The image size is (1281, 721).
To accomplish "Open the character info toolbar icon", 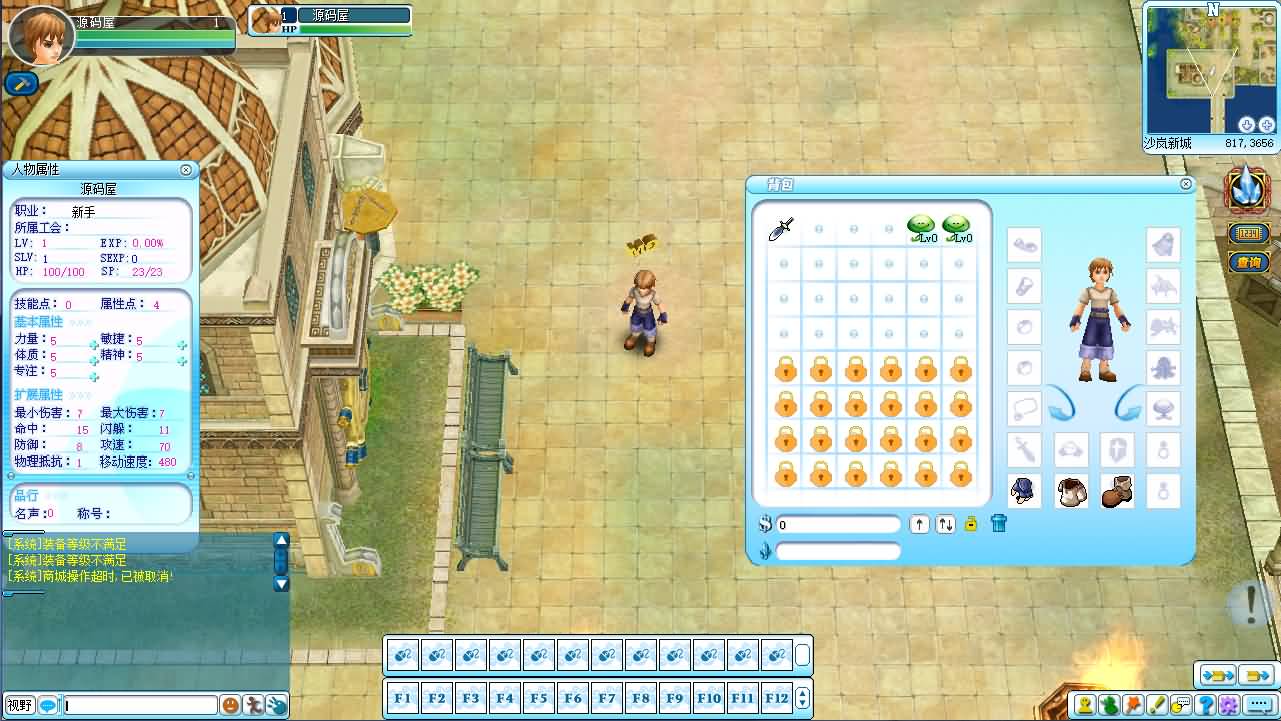I will (1084, 705).
